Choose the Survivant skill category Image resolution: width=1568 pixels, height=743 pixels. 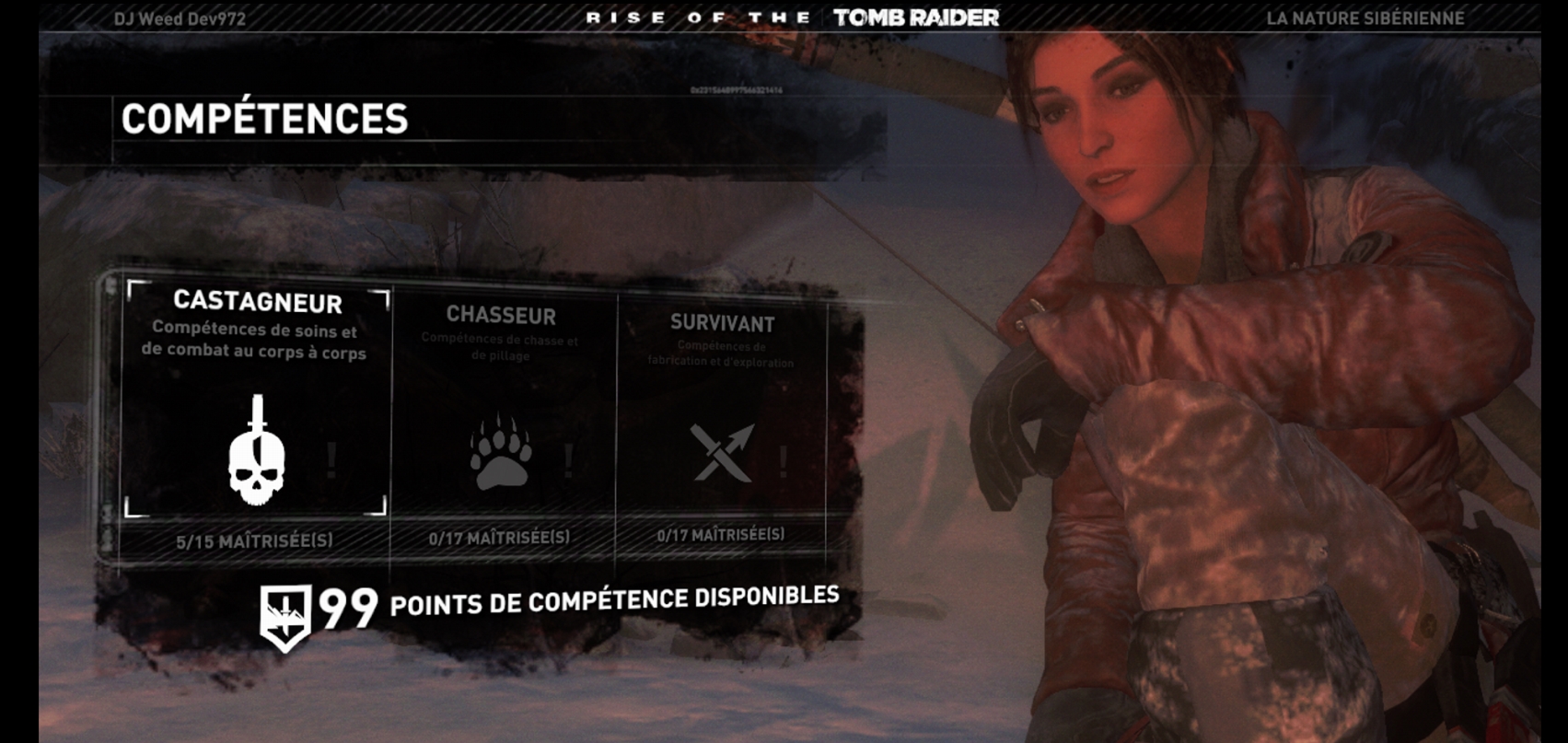[x=722, y=419]
